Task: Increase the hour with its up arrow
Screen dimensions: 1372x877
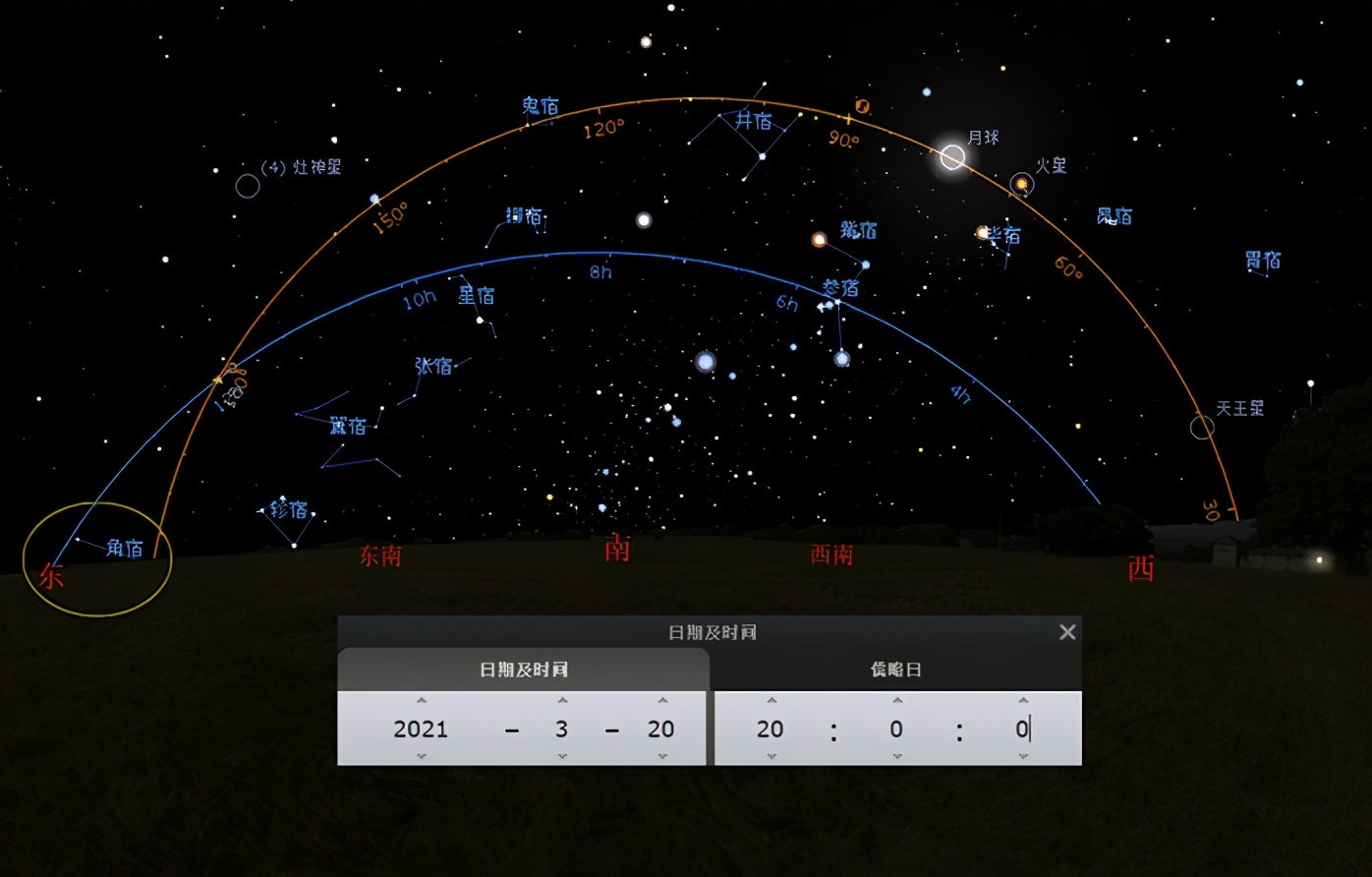Action: pyautogui.click(x=772, y=701)
